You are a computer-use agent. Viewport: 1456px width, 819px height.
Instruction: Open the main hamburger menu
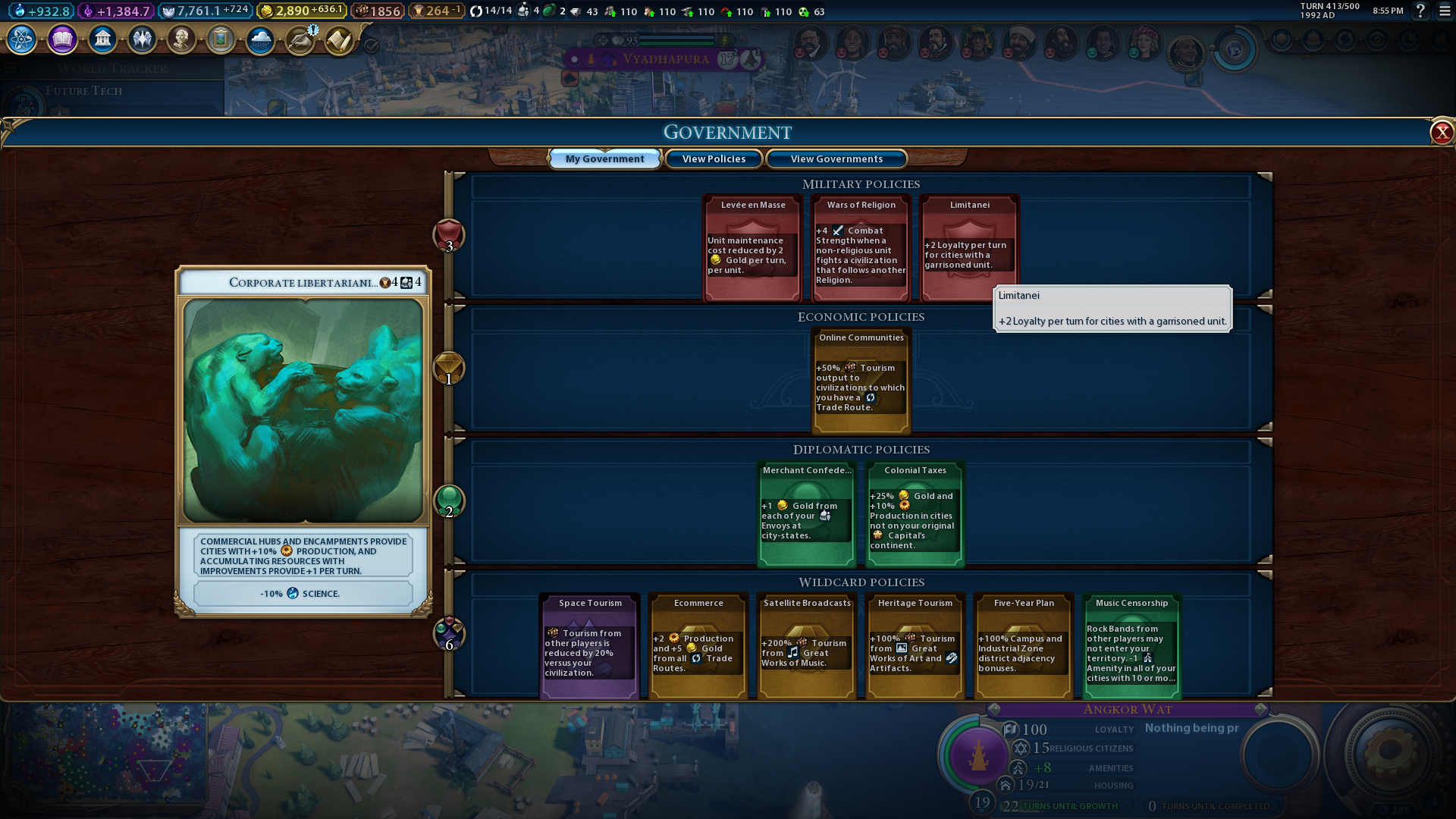pyautogui.click(x=1445, y=11)
